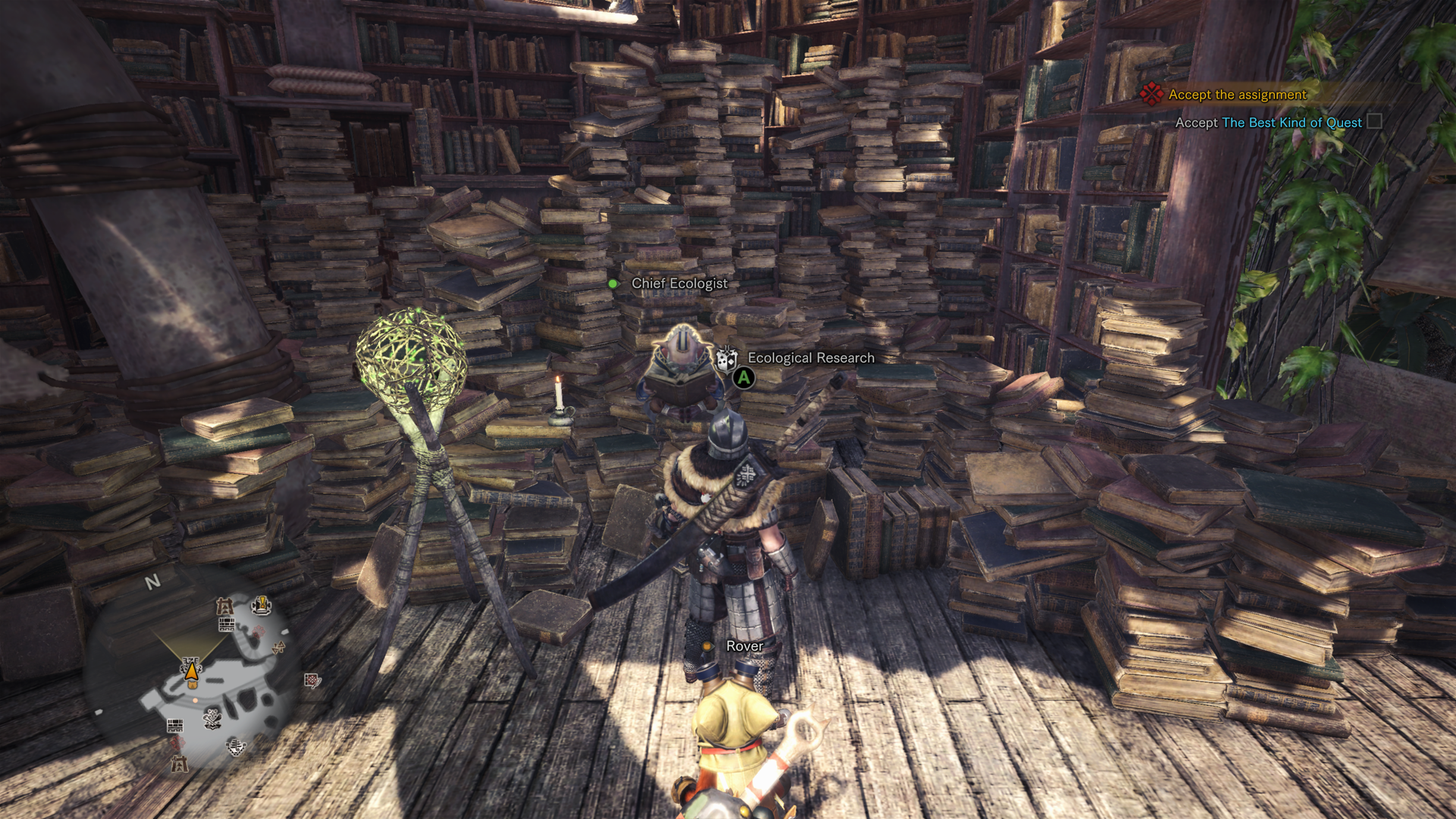Choose the Ecological Research interaction prompt
1456x819 pixels.
click(x=810, y=358)
